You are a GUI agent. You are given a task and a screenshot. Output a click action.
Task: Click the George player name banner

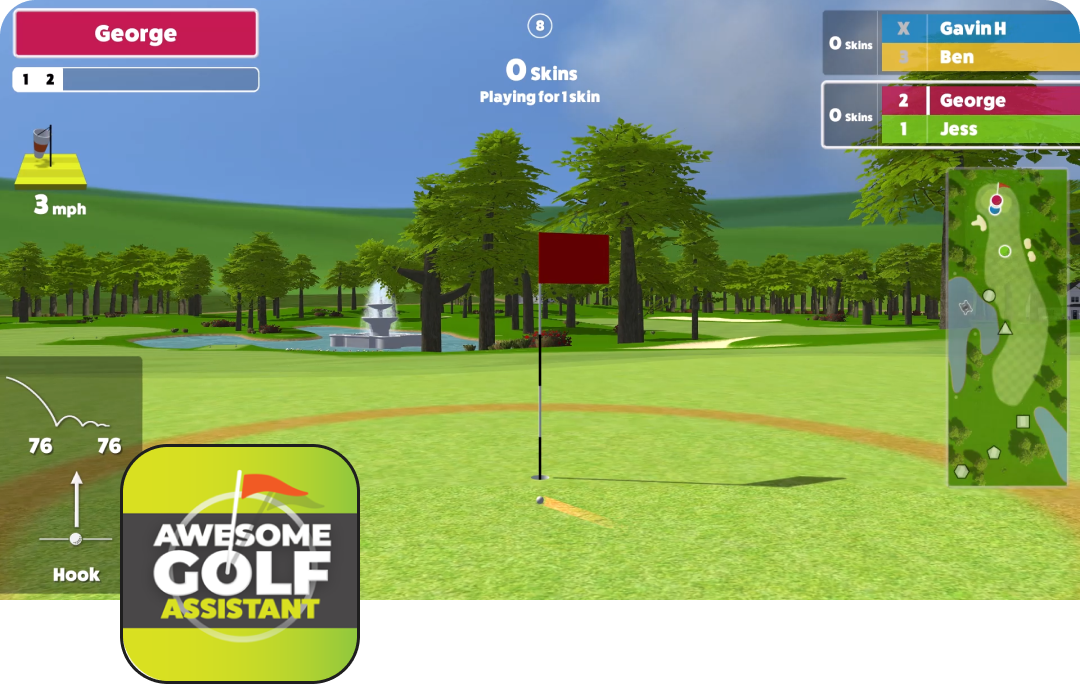click(x=135, y=33)
